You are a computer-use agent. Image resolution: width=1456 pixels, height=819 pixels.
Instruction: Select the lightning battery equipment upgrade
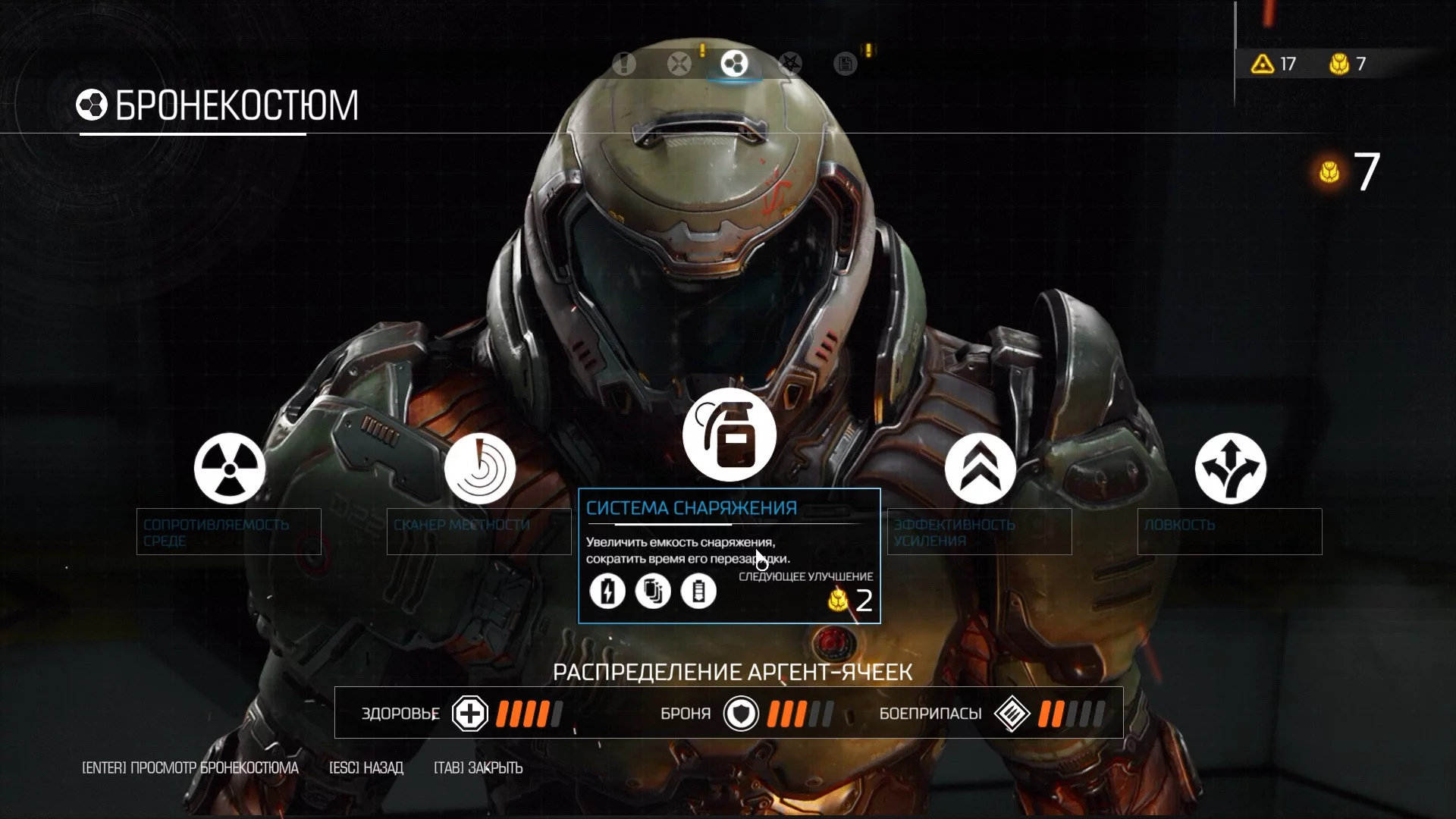607,591
